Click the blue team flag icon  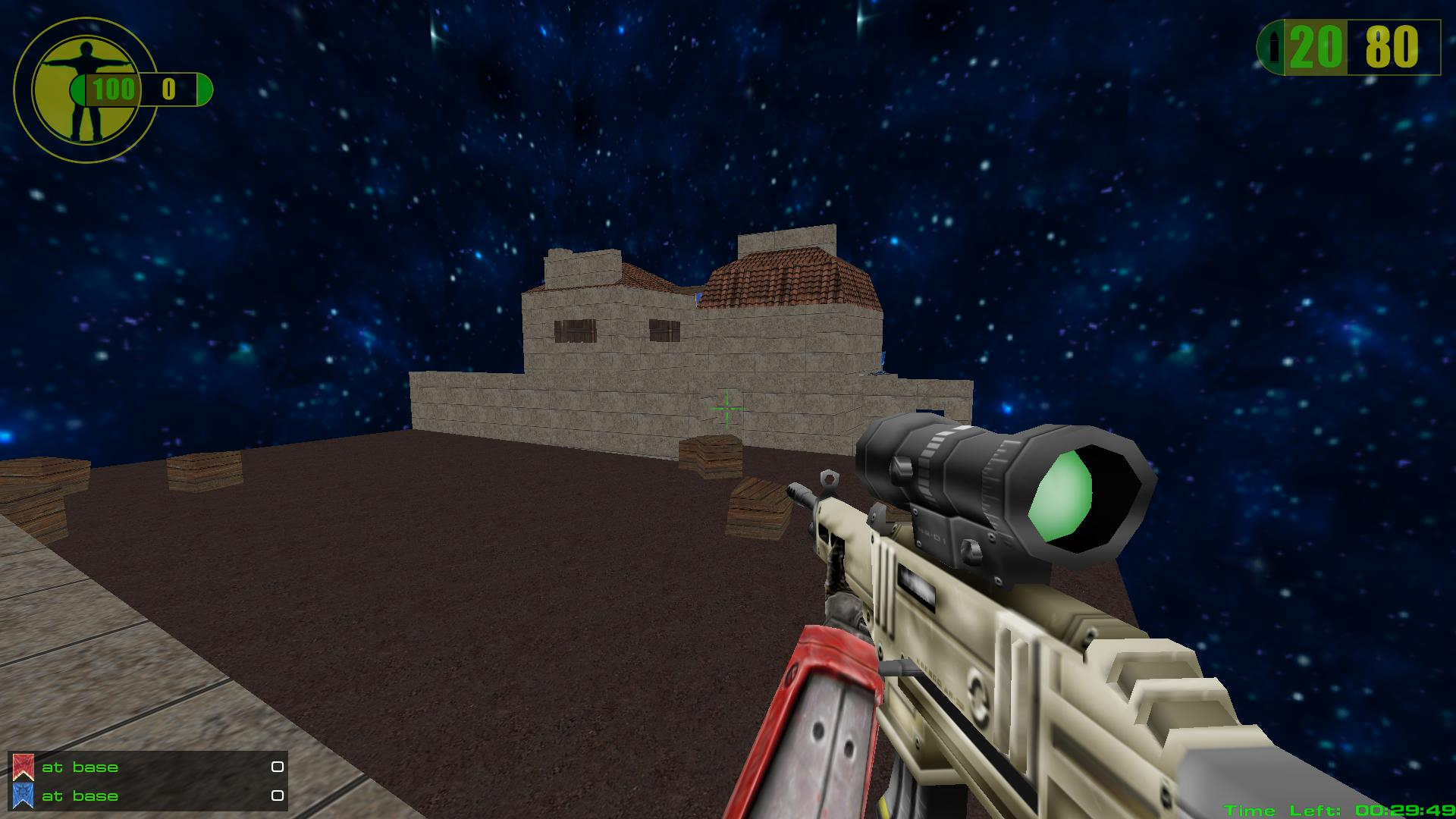[x=24, y=795]
